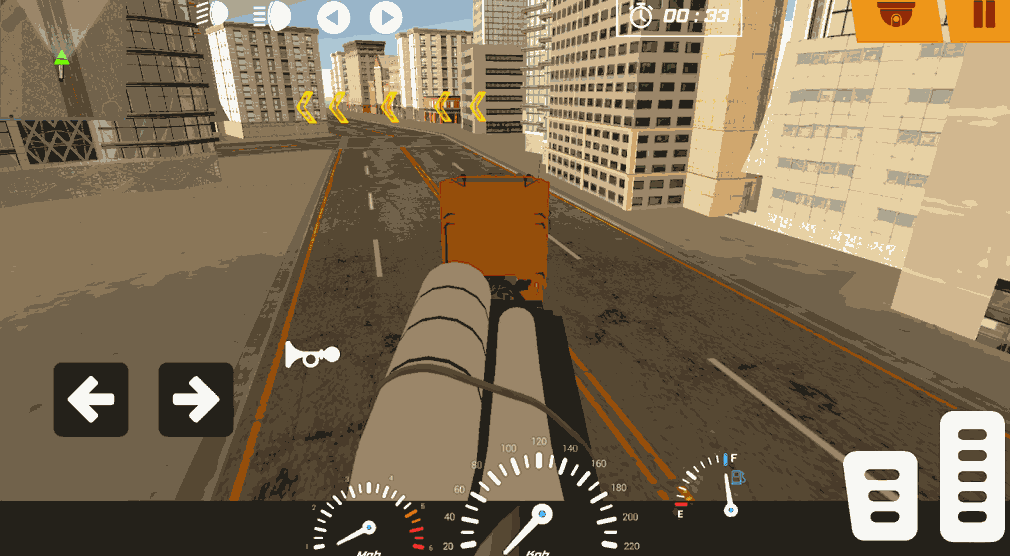Toggle the low beam headlight with slanted rays

(x=214, y=14)
